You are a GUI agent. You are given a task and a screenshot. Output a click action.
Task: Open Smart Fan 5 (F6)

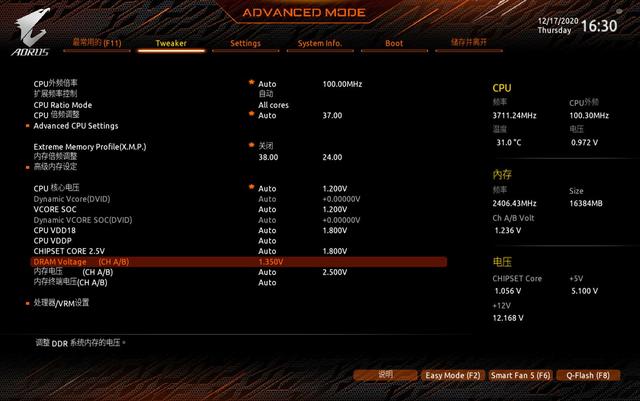pyautogui.click(x=520, y=375)
